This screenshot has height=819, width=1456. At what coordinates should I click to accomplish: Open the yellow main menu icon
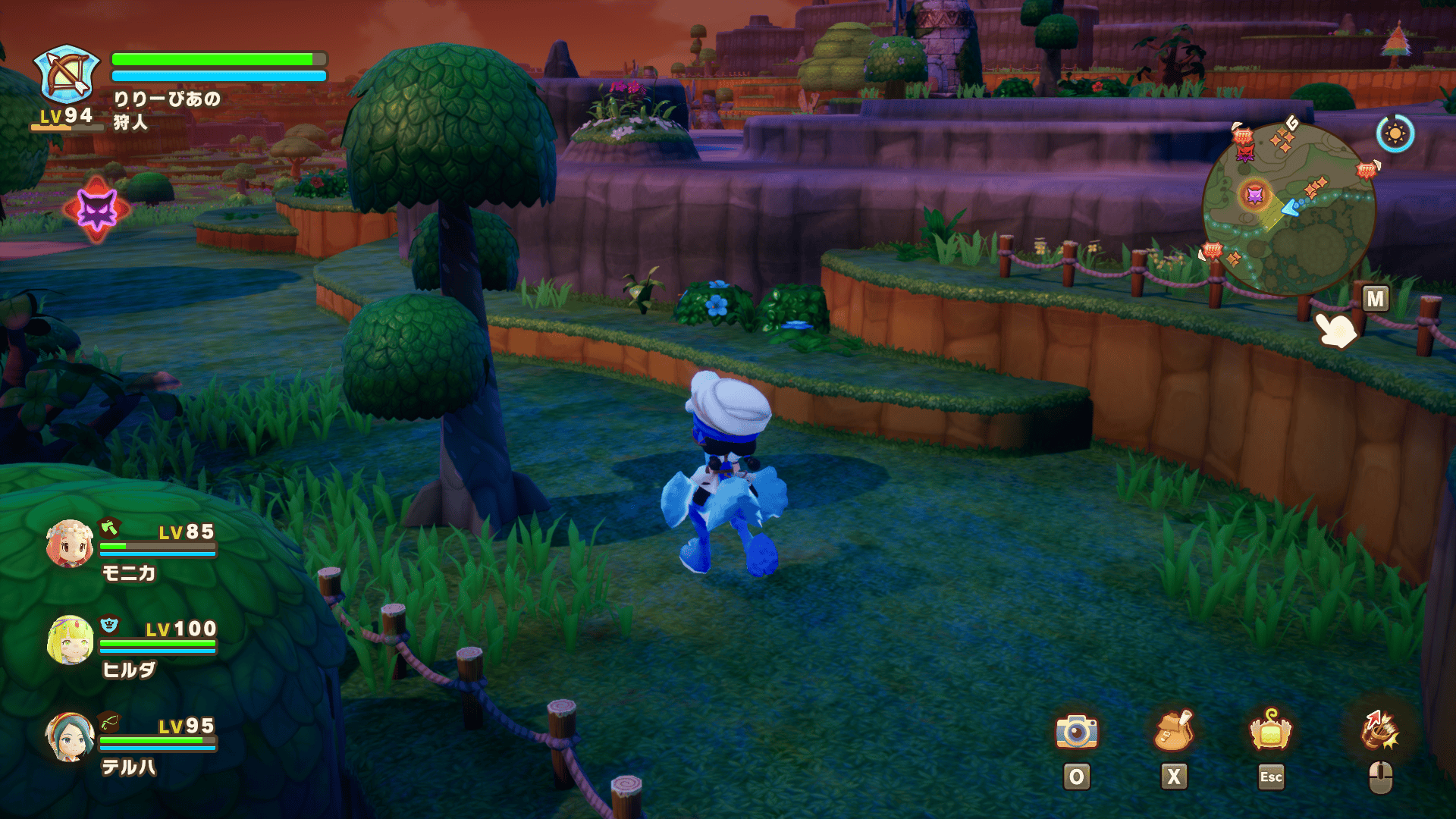(1270, 731)
